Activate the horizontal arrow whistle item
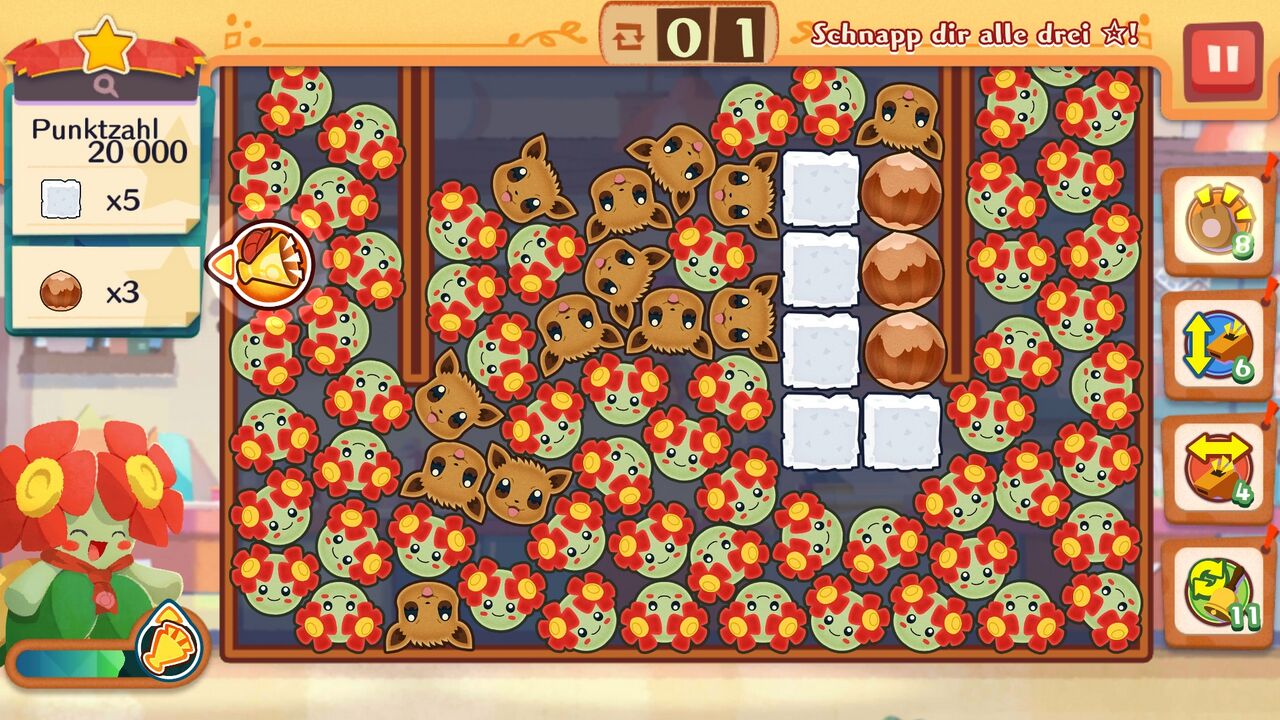Viewport: 1280px width, 720px height. pyautogui.click(x=1216, y=468)
